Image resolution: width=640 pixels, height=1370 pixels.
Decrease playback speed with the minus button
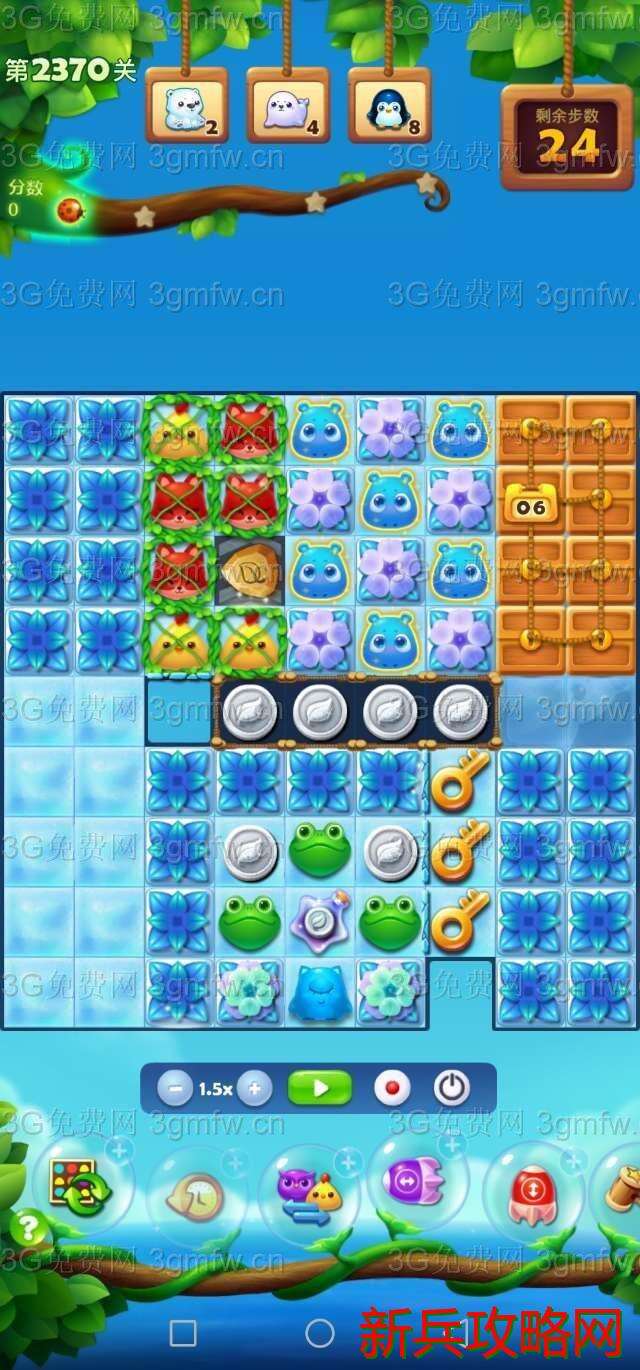pyautogui.click(x=174, y=1089)
